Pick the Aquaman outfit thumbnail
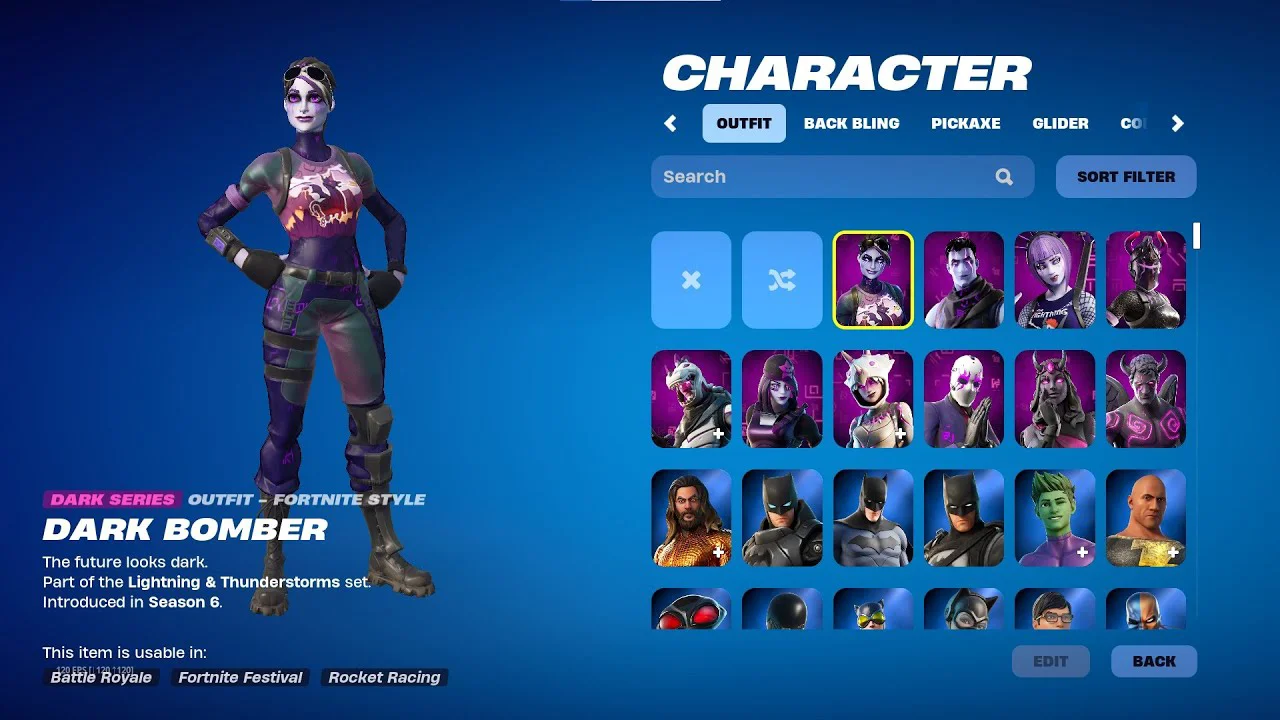1280x720 pixels. [x=691, y=518]
